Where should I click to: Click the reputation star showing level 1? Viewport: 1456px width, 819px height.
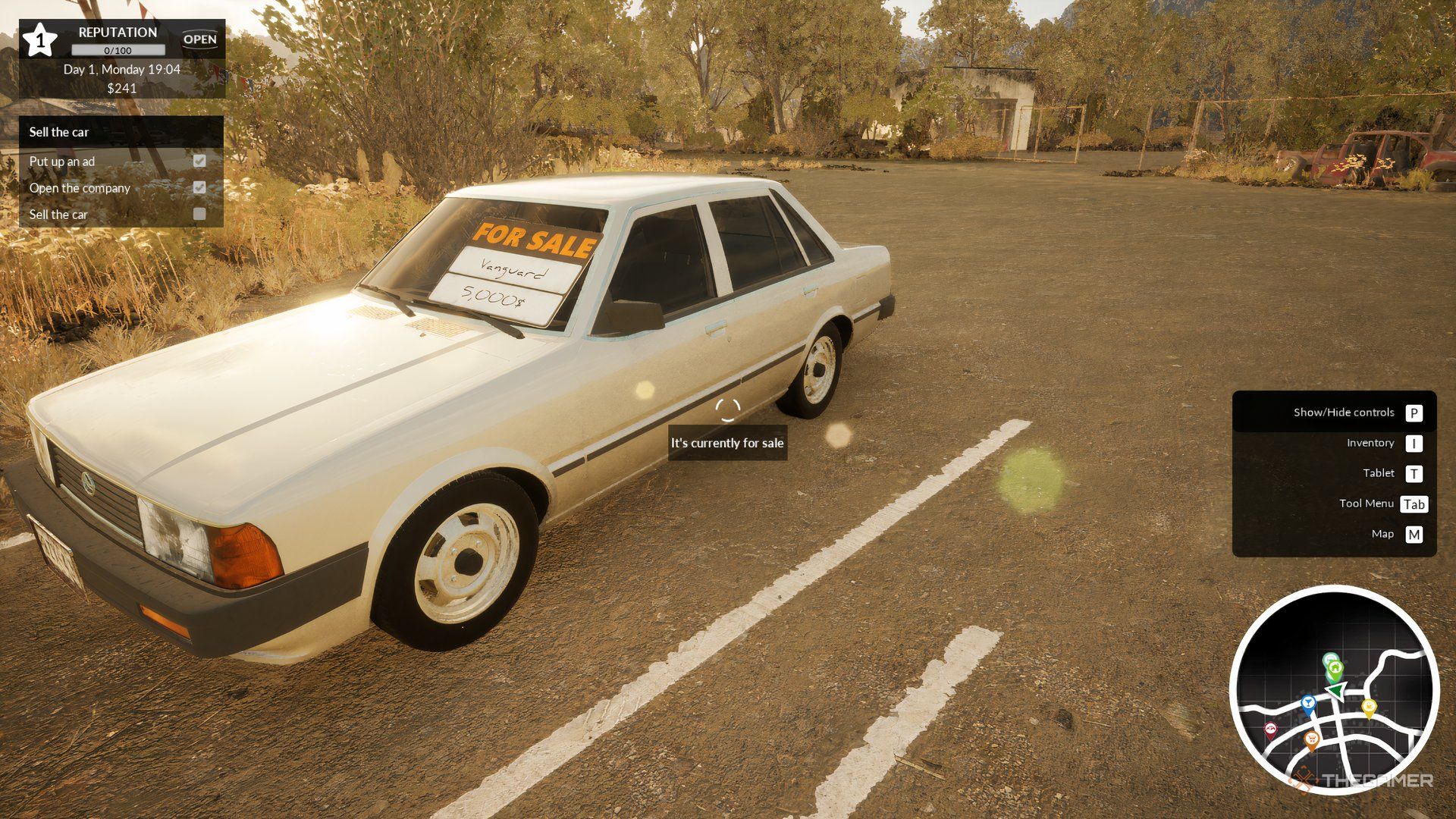(x=40, y=42)
